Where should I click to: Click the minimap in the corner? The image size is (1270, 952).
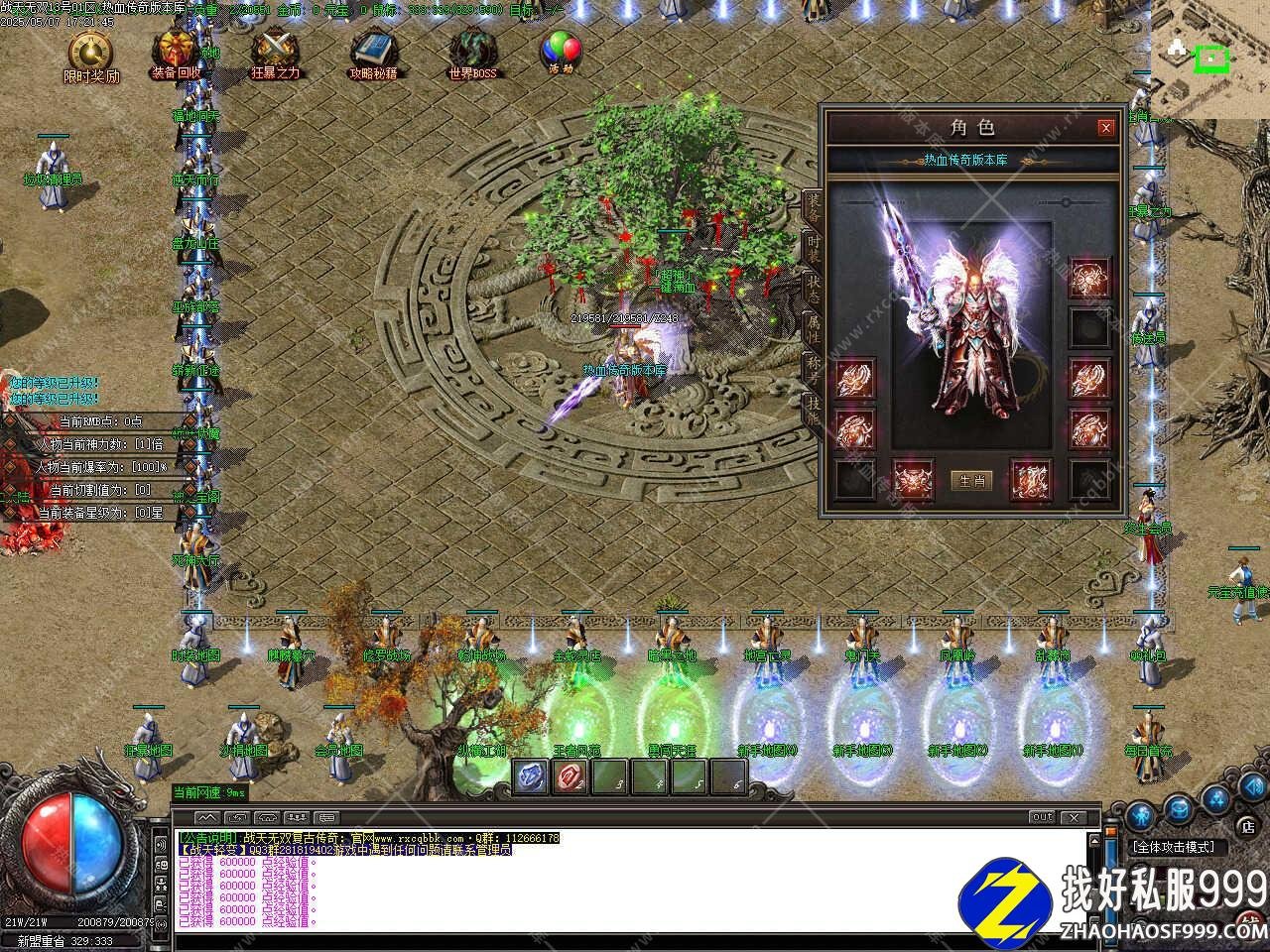tap(1209, 59)
